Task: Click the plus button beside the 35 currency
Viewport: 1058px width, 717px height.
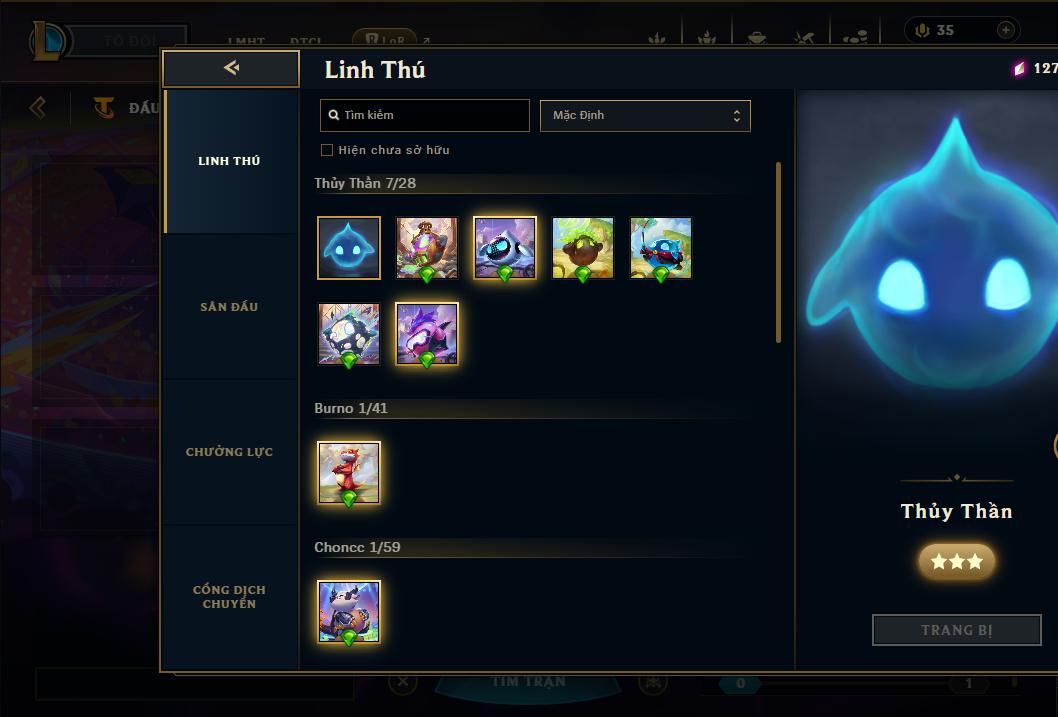Action: click(1006, 30)
